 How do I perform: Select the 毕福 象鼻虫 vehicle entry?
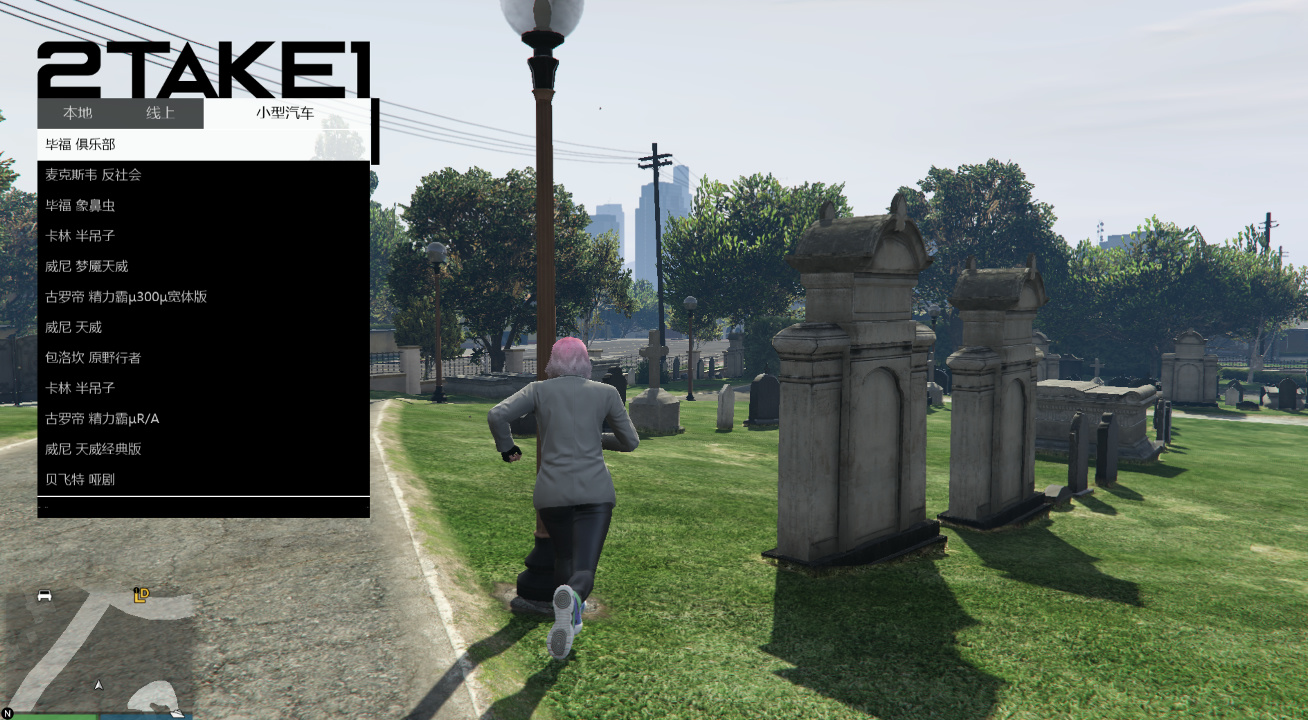click(x=100, y=204)
